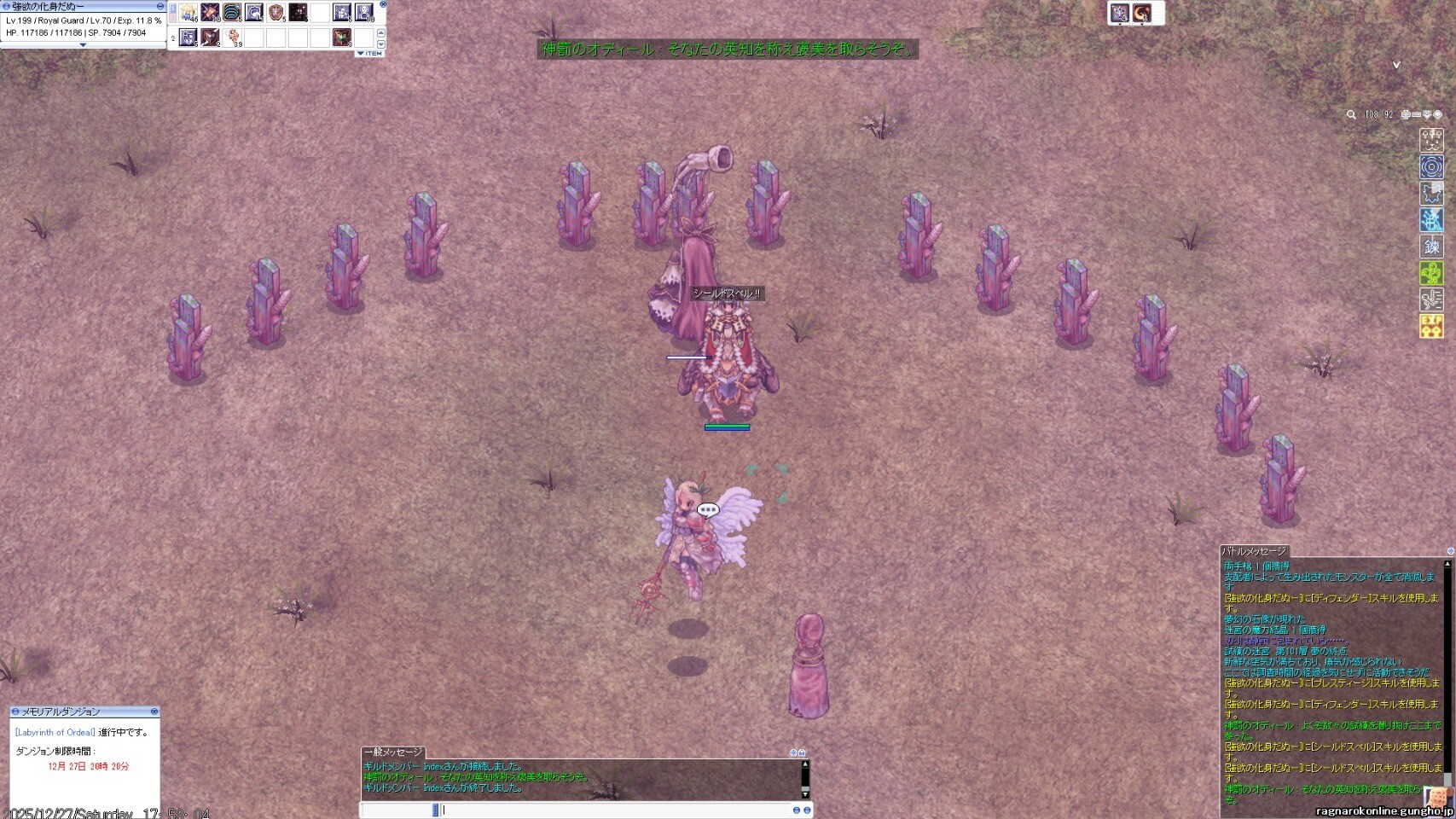
Task: Select the EXP boost status icon
Action: [1431, 326]
